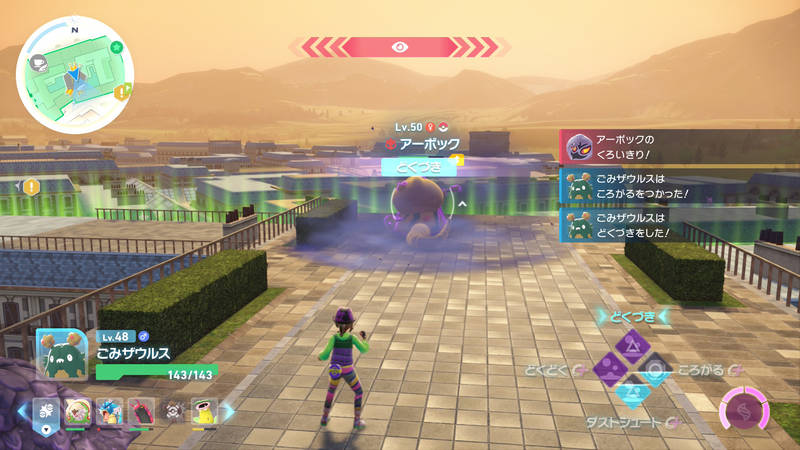Select the ごみザウルス portrait
The height and width of the screenshot is (450, 800).
click(62, 353)
